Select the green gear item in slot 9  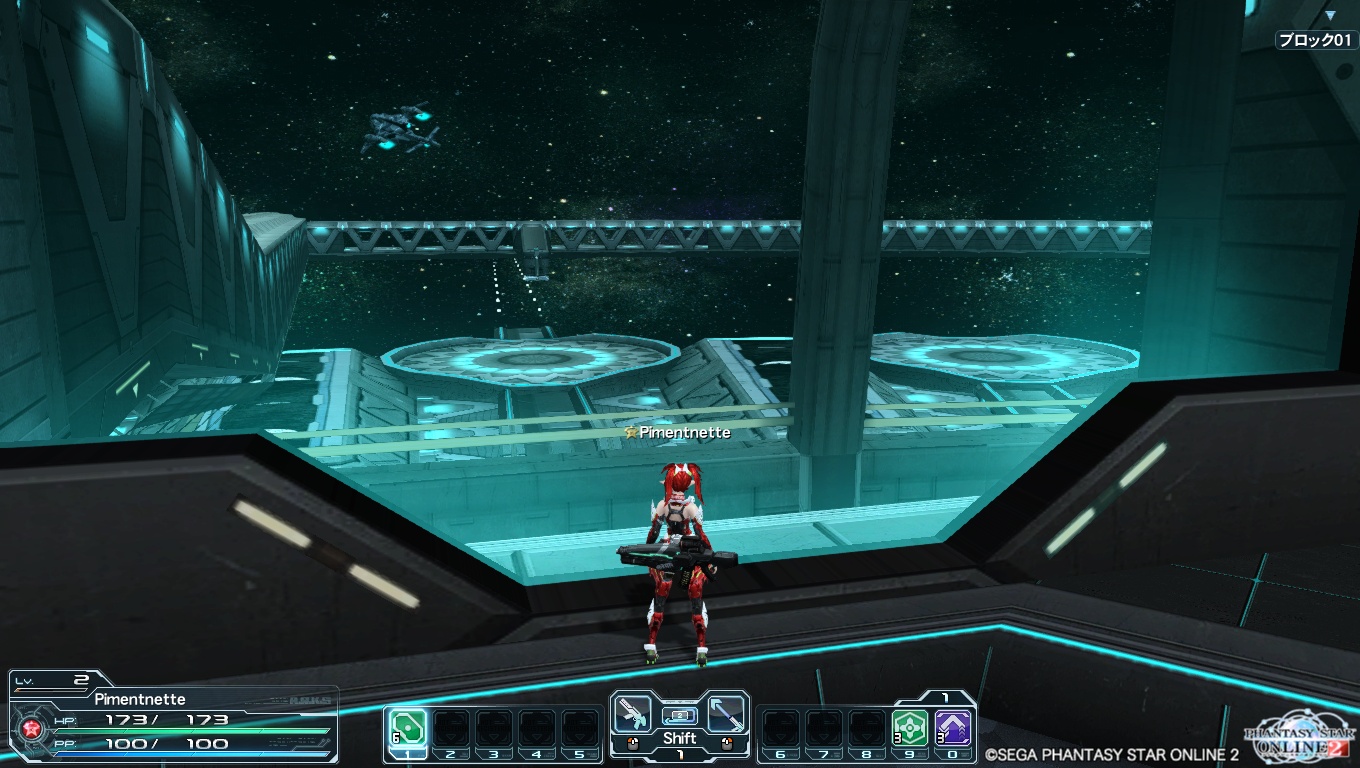pos(909,728)
